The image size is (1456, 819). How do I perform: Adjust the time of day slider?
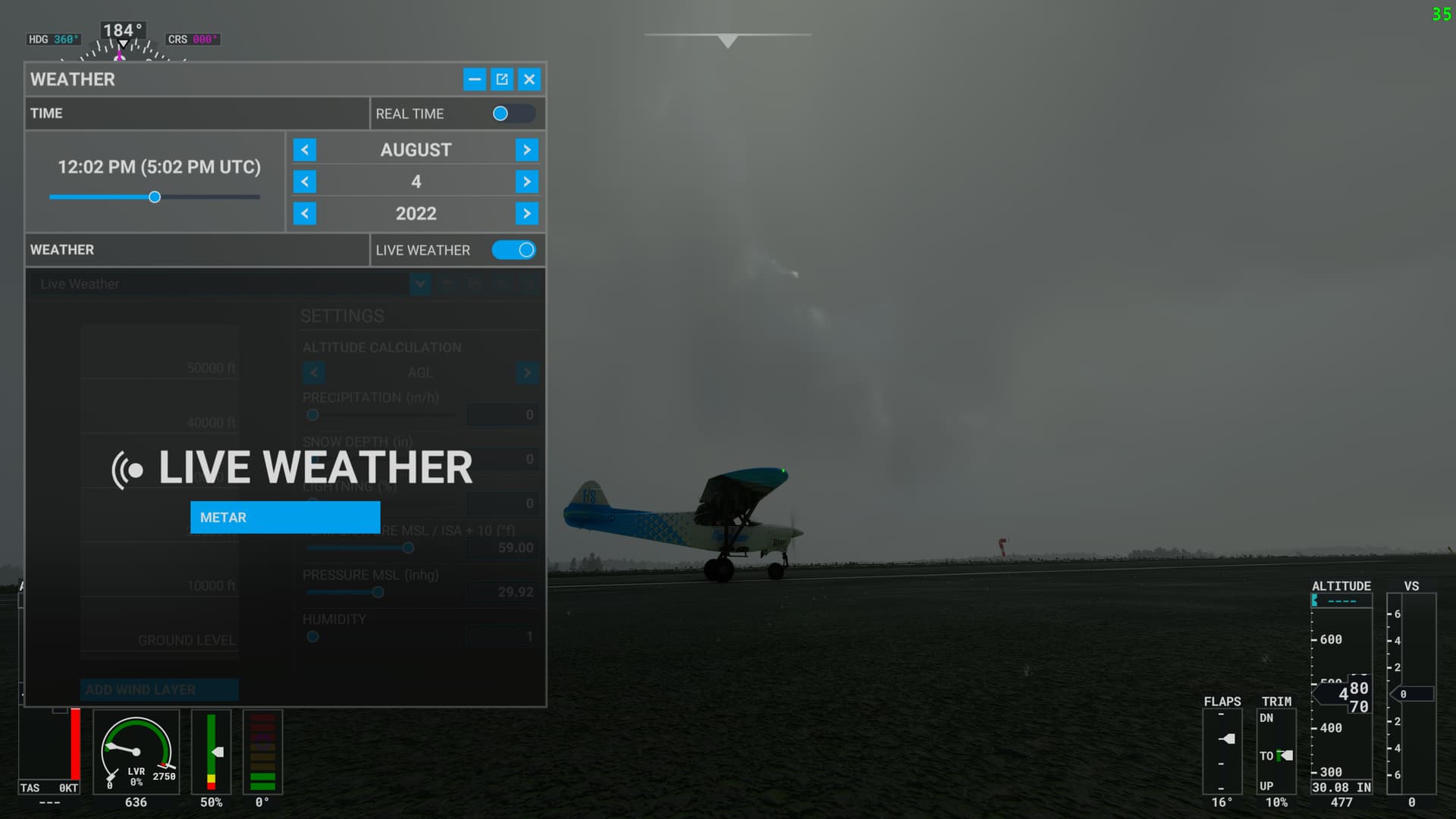(155, 196)
